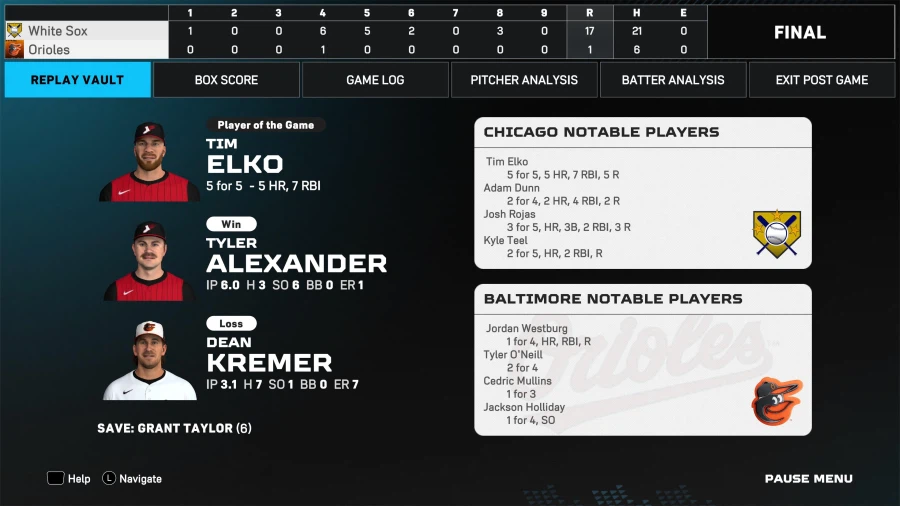This screenshot has width=900, height=506.
Task: Show the Pitcher Analysis tab
Action: (524, 80)
